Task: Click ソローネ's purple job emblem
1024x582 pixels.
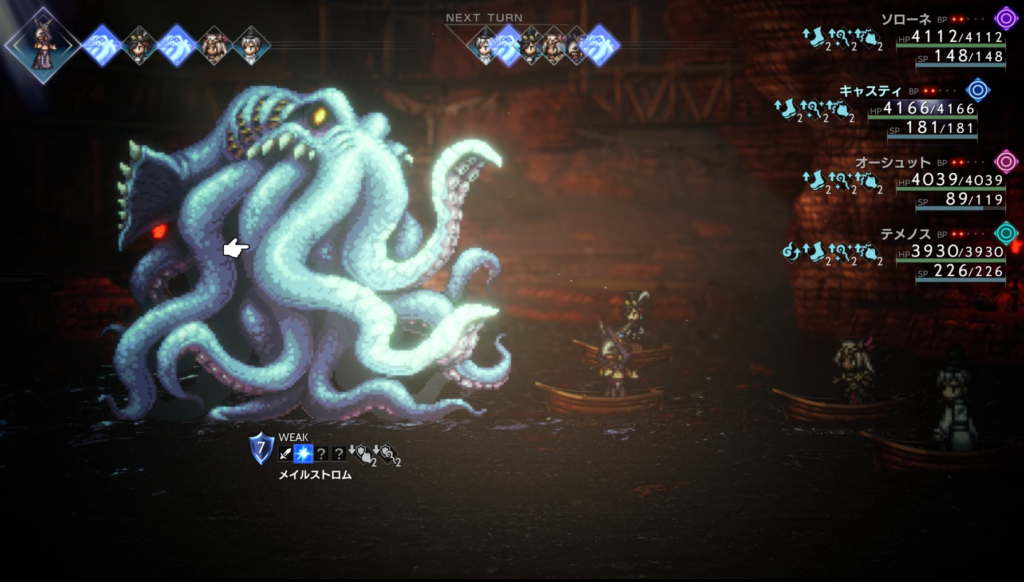Action: coord(1005,18)
